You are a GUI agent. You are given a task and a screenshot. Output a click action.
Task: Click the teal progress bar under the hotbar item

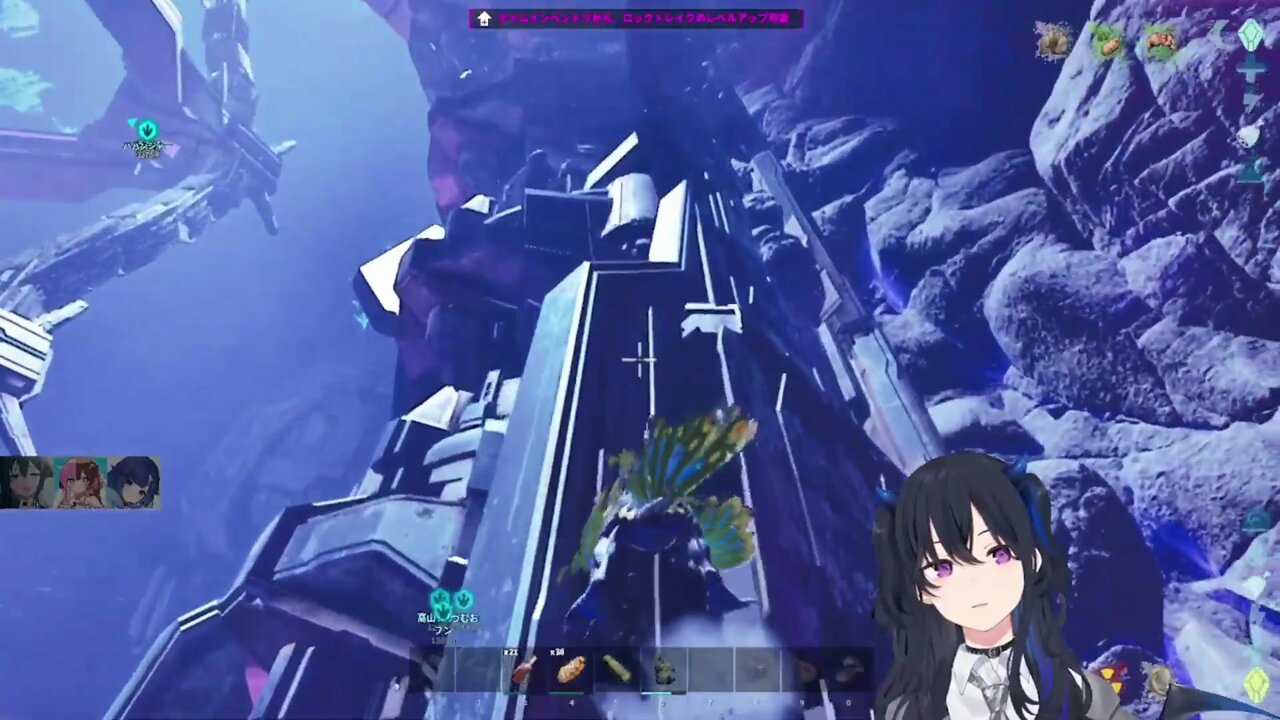point(662,691)
